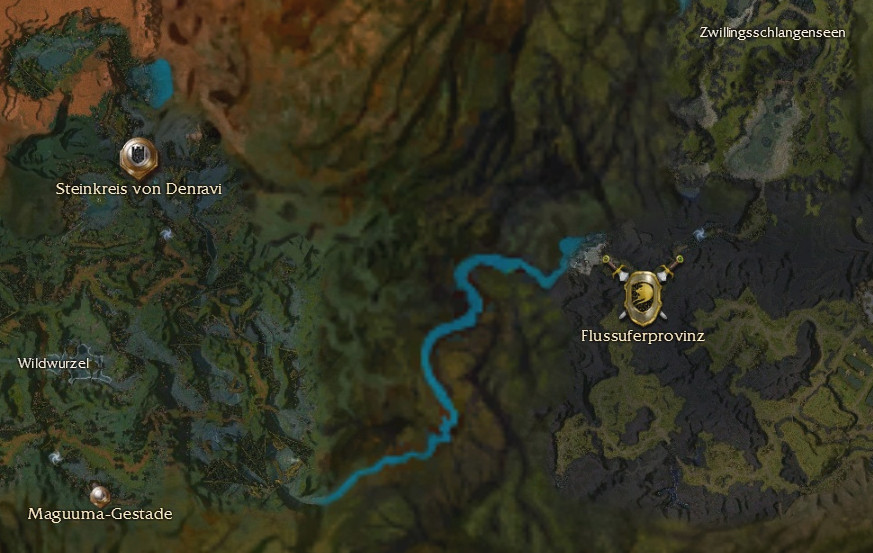Select the Steinkreis von Denravi outpost marker
The image size is (873, 553).
point(137,157)
